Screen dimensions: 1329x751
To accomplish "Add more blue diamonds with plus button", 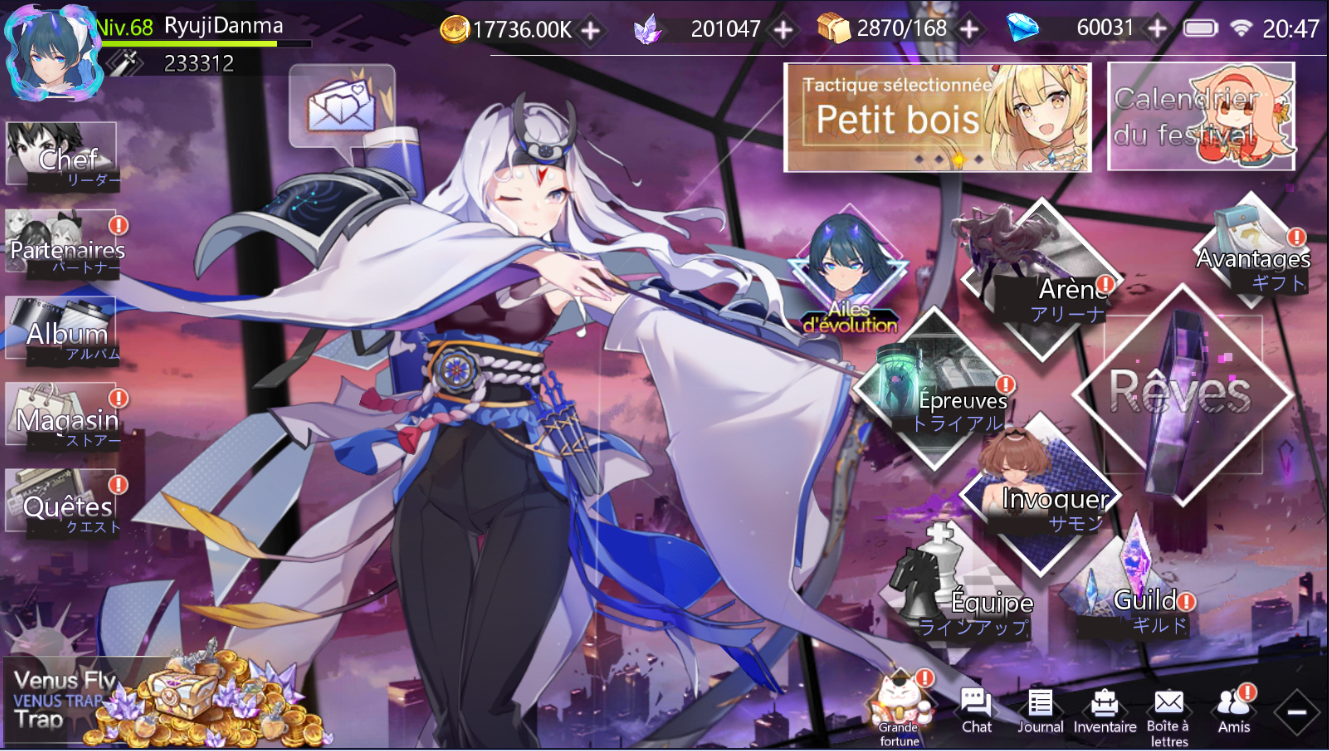I will click(x=1157, y=29).
